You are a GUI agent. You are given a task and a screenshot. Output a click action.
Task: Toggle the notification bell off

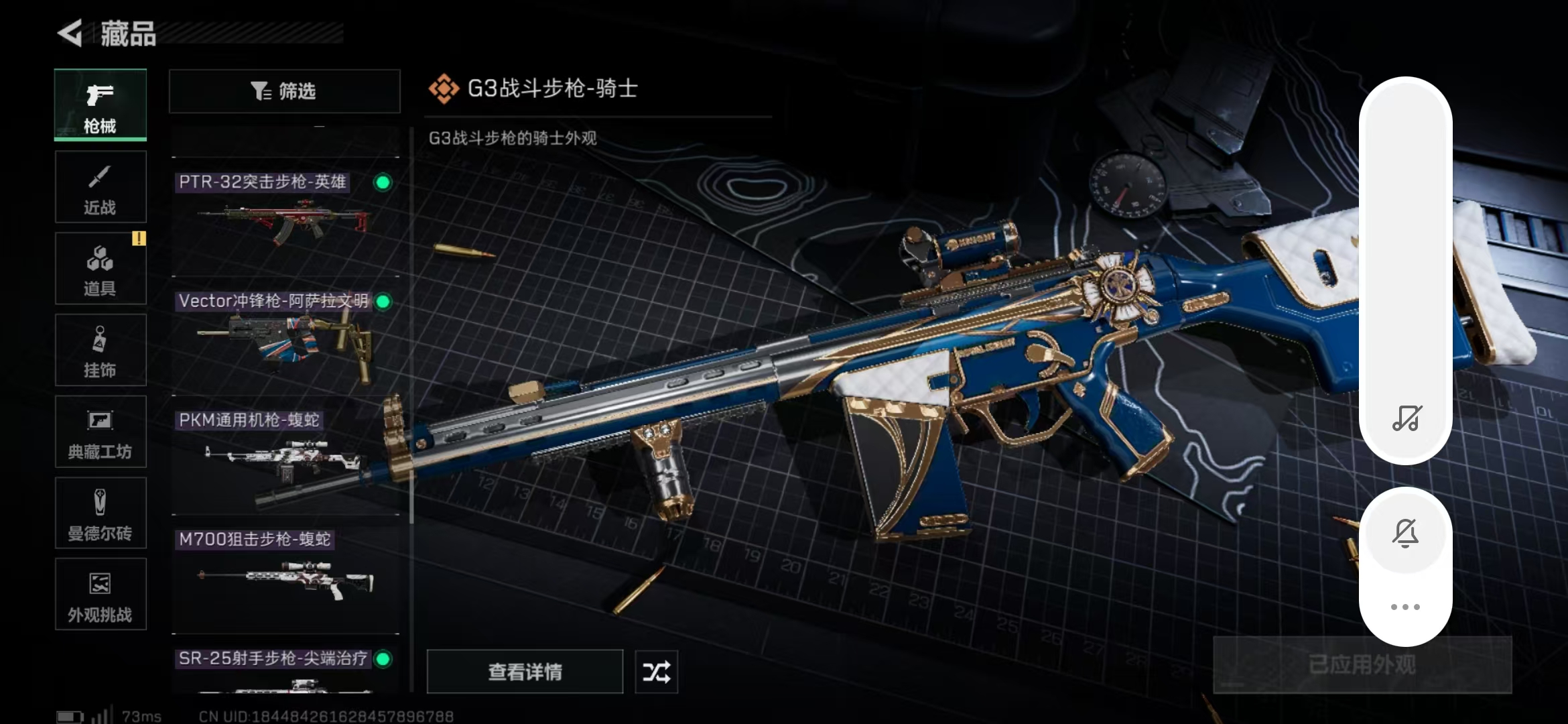(1405, 533)
